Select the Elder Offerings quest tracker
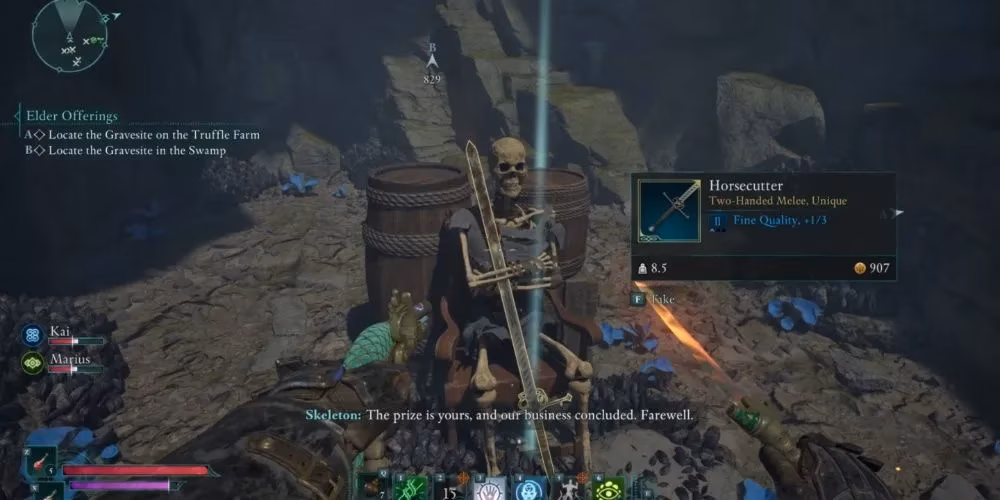 73,117
